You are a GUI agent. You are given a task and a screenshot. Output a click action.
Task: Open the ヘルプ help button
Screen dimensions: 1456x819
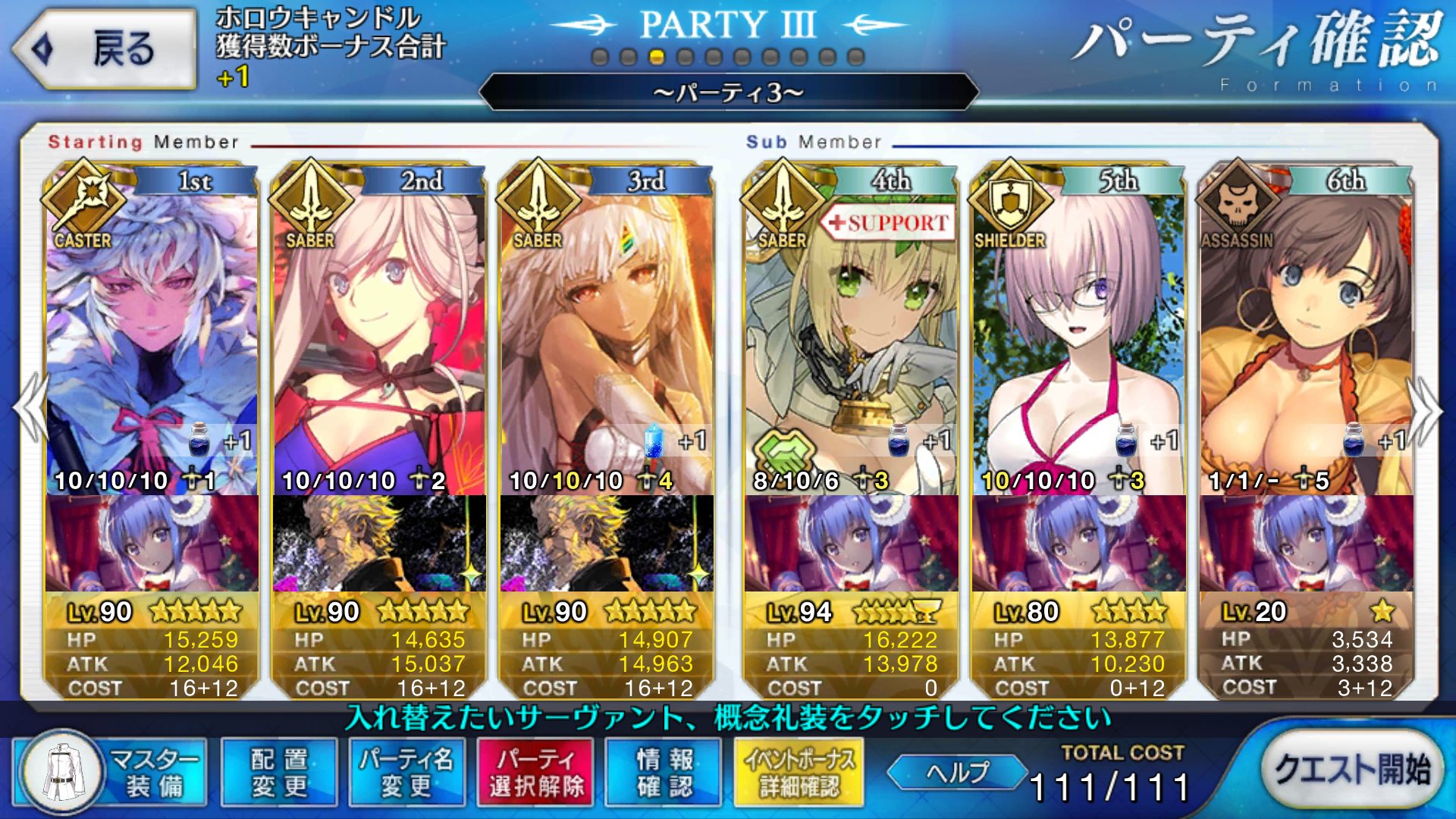957,773
